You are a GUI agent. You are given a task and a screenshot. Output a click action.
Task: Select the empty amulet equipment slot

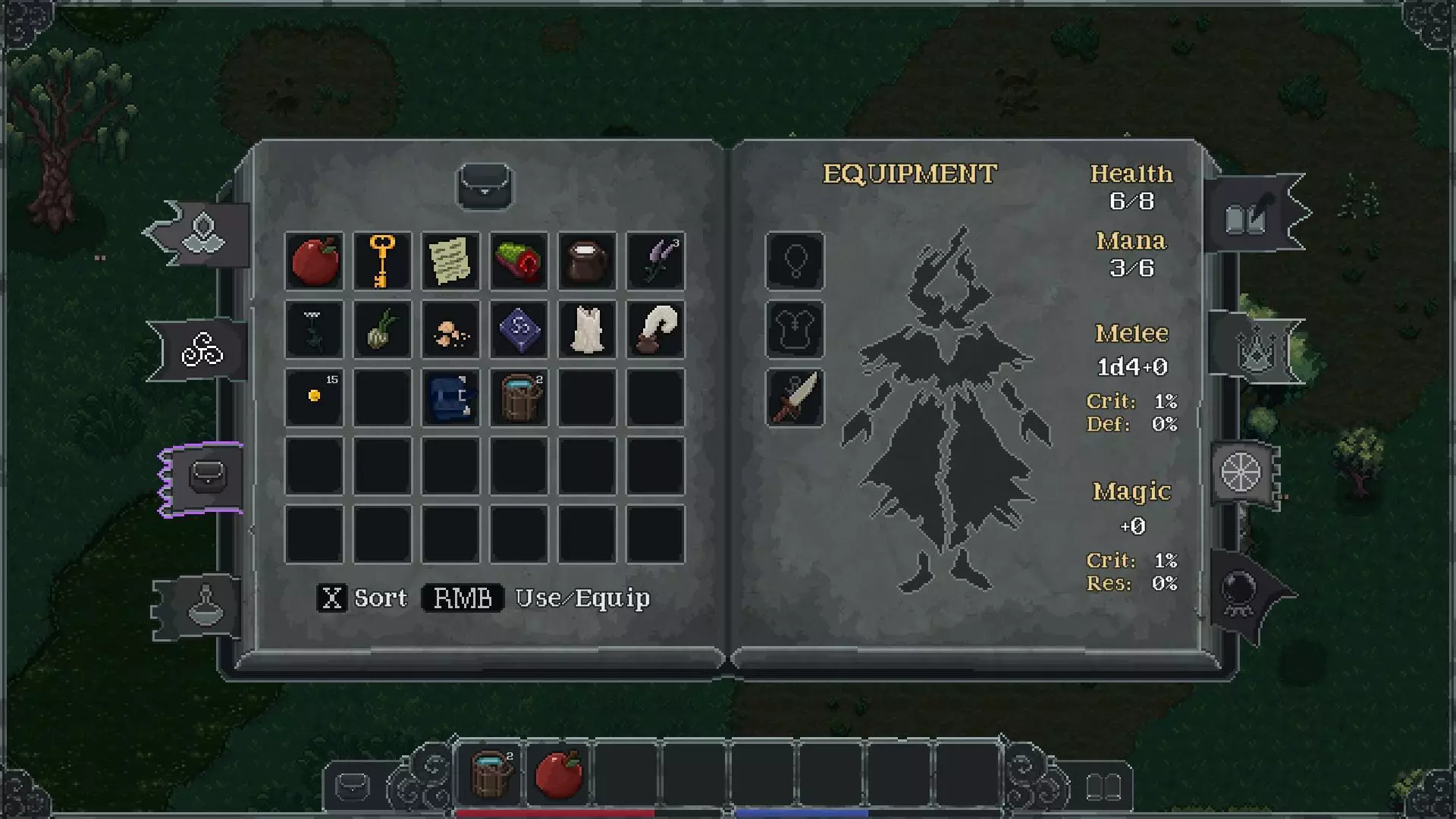point(795,261)
